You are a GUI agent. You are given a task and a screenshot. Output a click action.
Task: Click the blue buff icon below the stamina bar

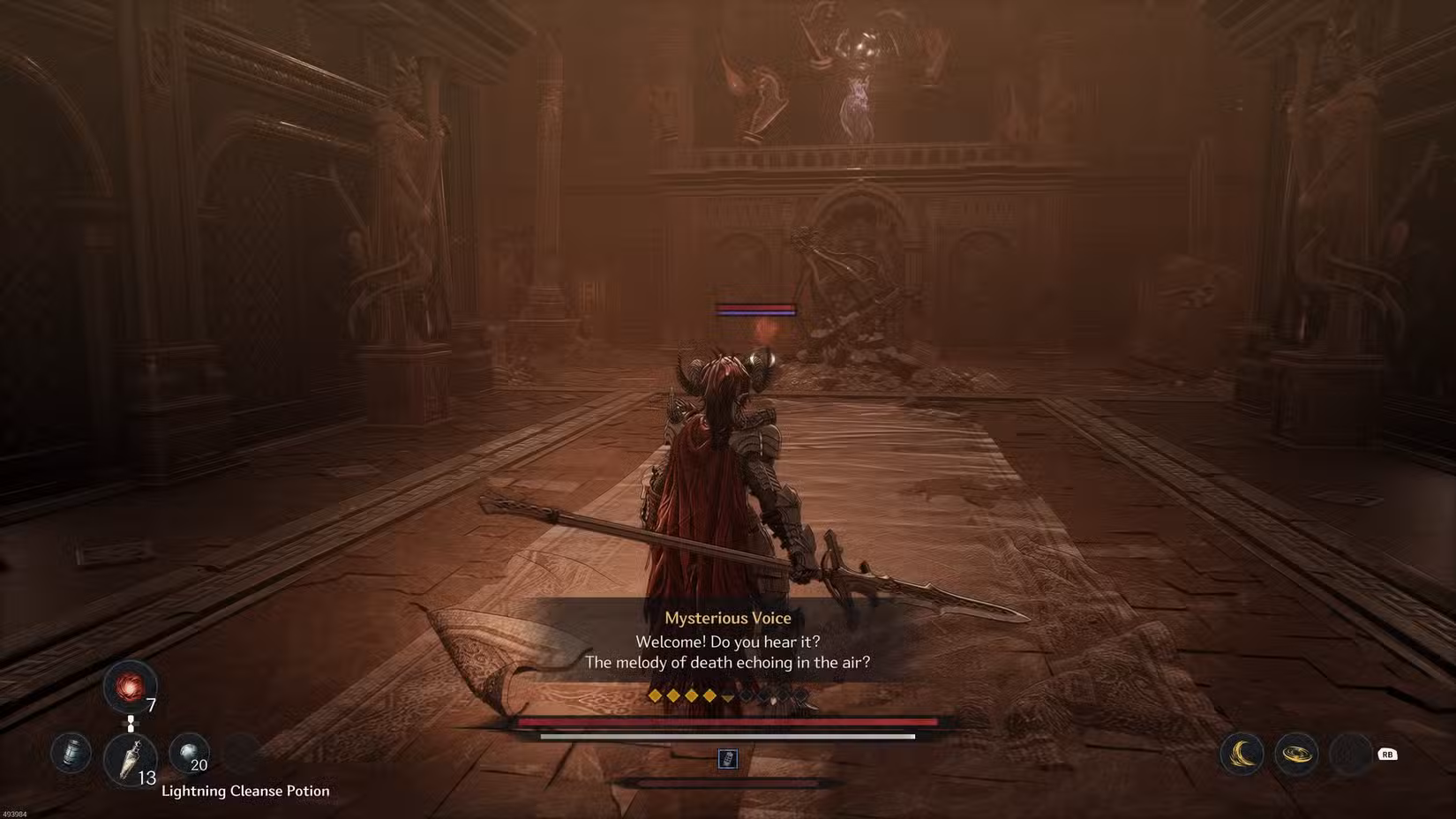pos(727,758)
